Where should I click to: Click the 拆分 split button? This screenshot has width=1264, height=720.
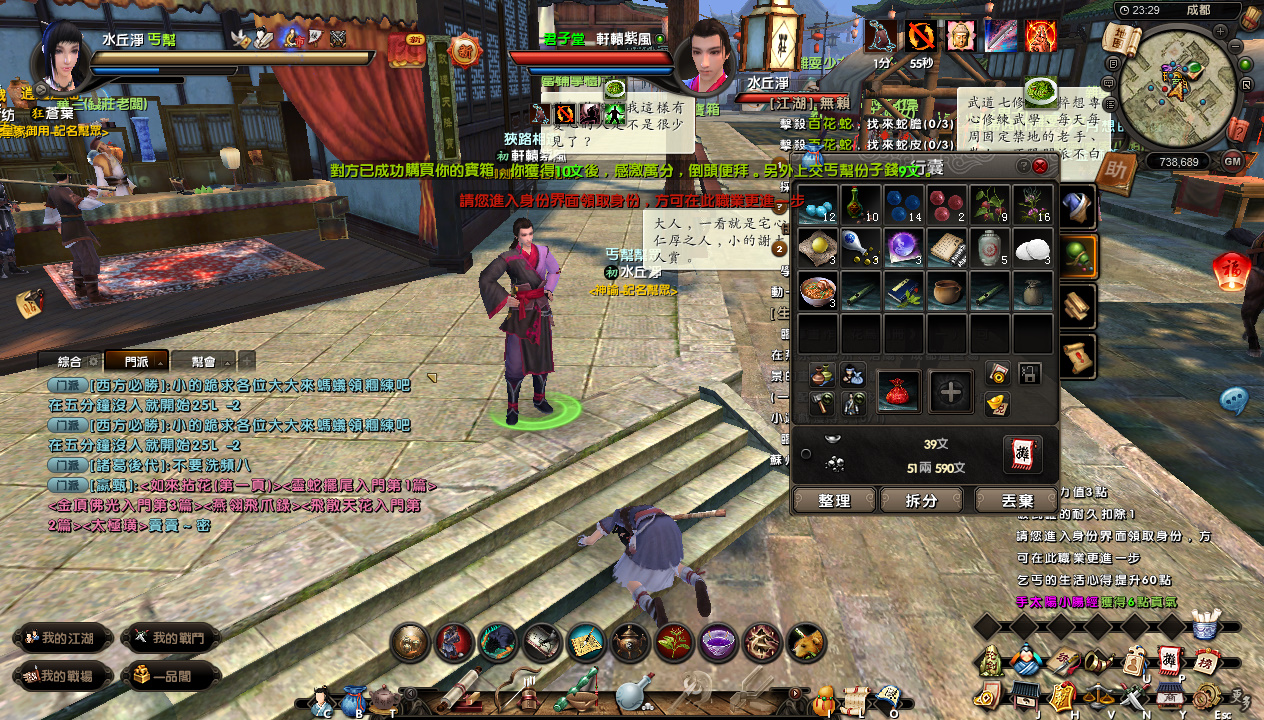[924, 500]
